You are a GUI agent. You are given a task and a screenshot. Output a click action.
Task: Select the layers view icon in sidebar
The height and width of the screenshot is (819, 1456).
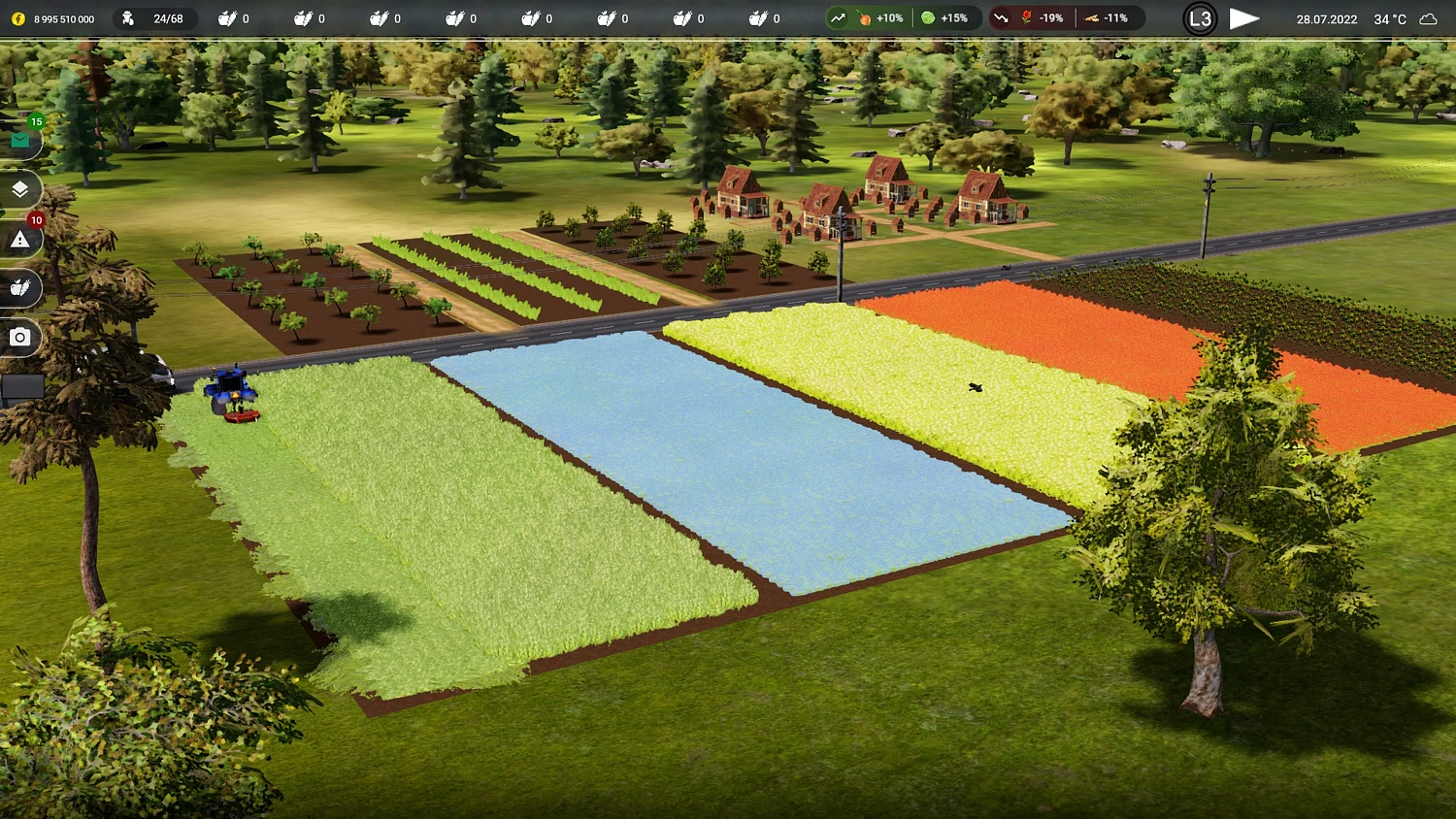click(20, 189)
